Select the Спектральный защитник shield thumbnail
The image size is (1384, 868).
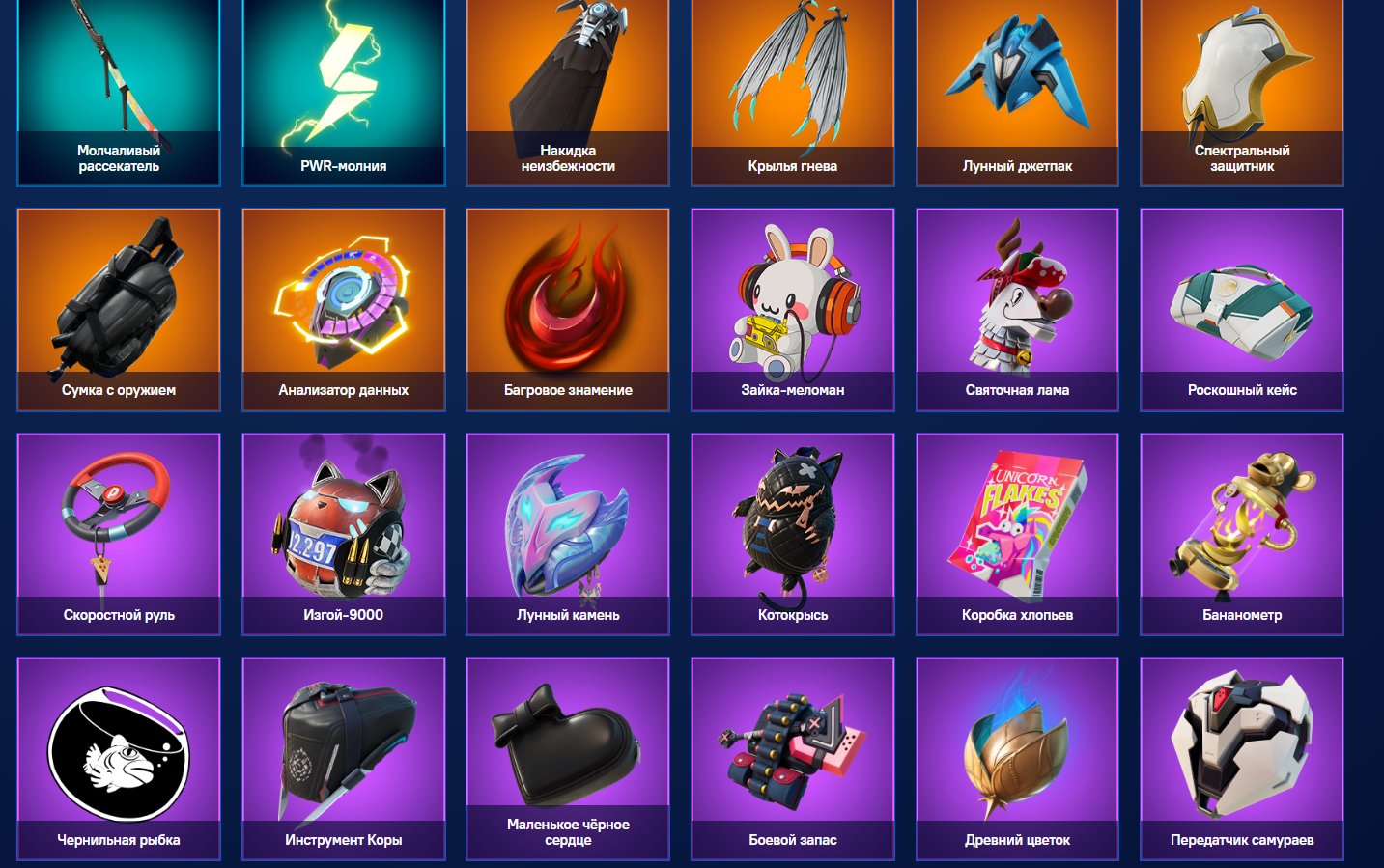point(1242,72)
